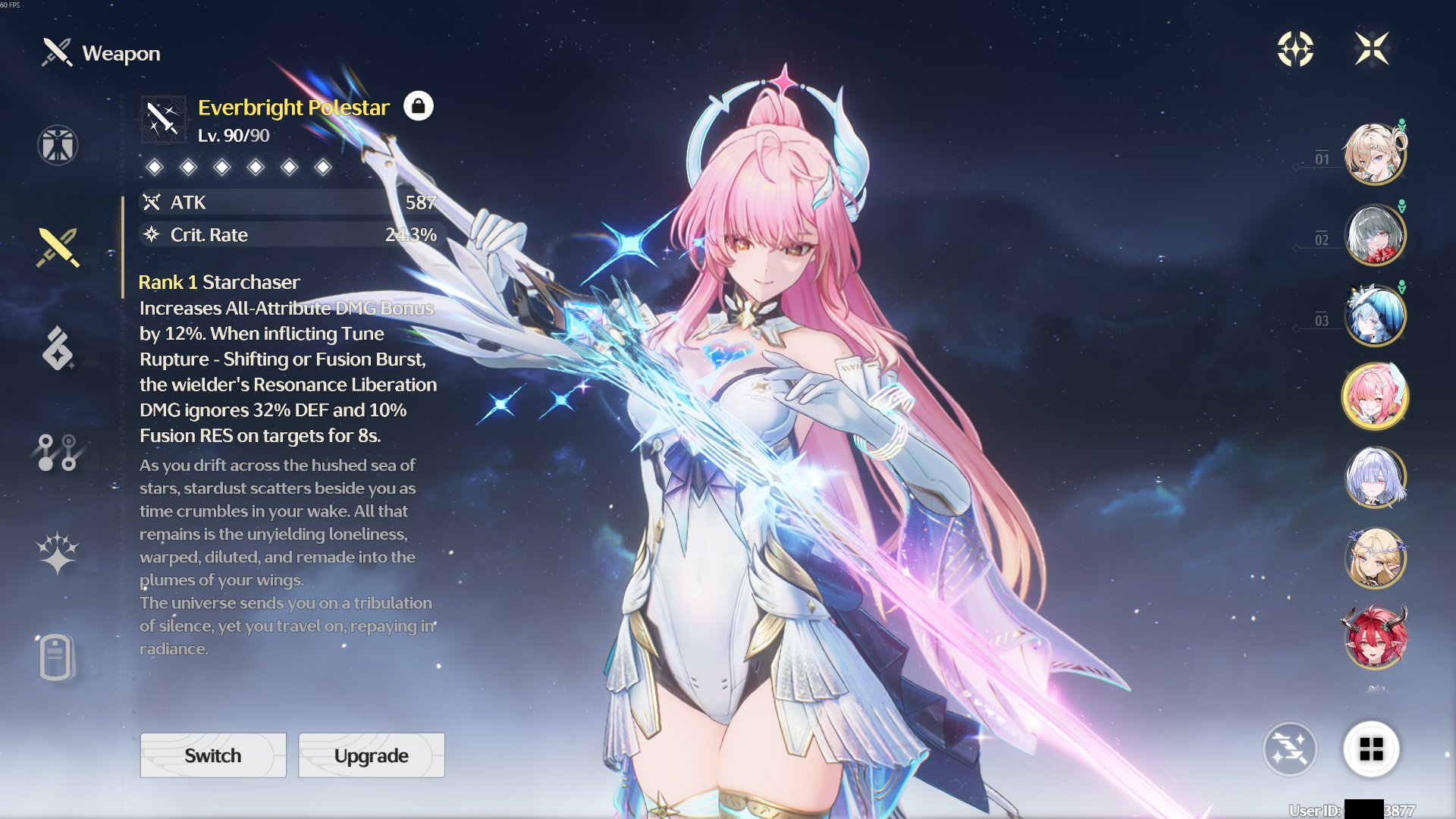Switch to the character overview tab

click(58, 145)
